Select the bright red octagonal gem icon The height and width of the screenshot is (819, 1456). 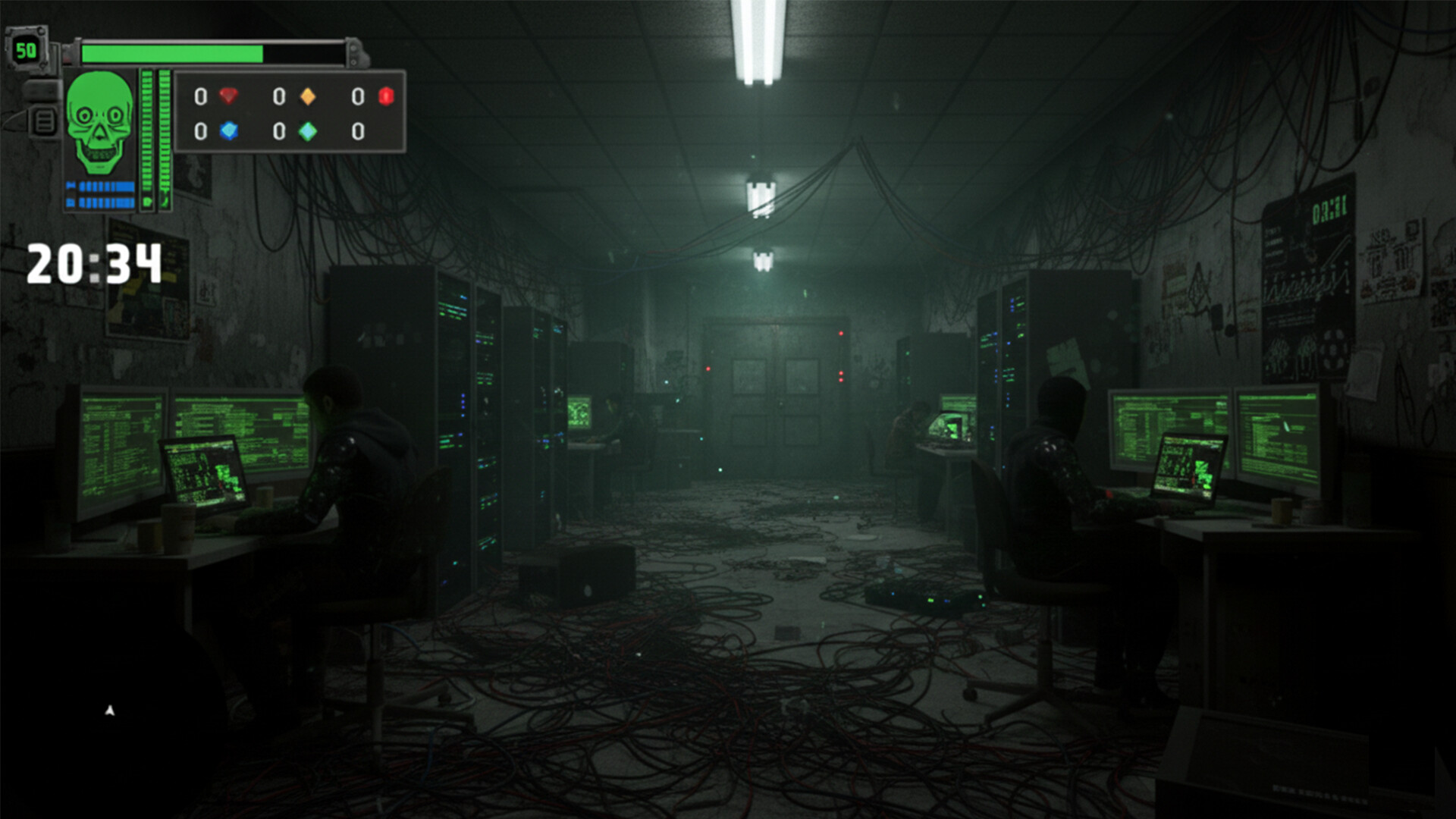coord(386,96)
